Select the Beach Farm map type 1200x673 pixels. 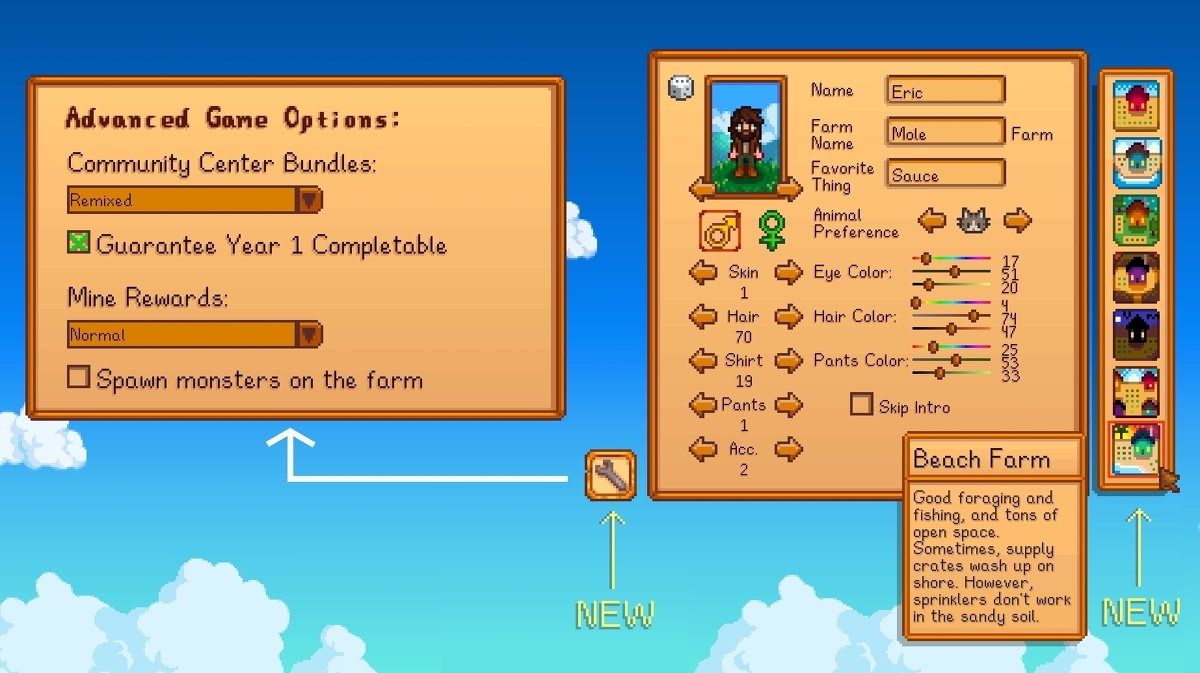[1137, 449]
